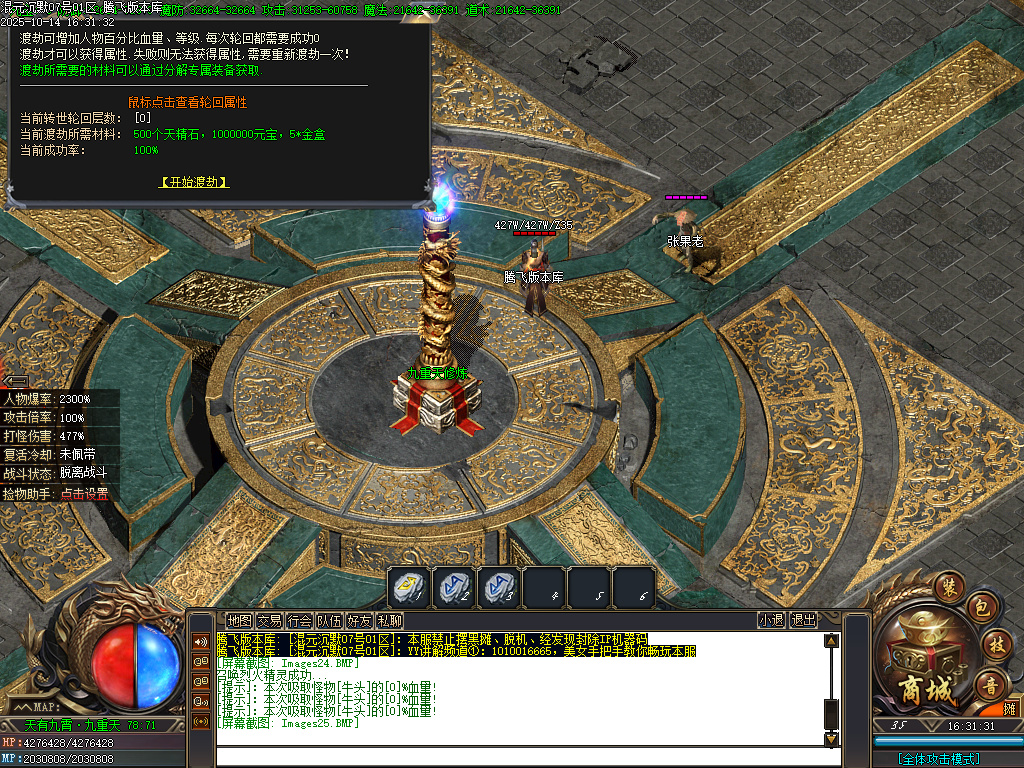Viewport: 1024px width, 768px height.
Task: Open the 好友 friends button
Action: tap(359, 620)
